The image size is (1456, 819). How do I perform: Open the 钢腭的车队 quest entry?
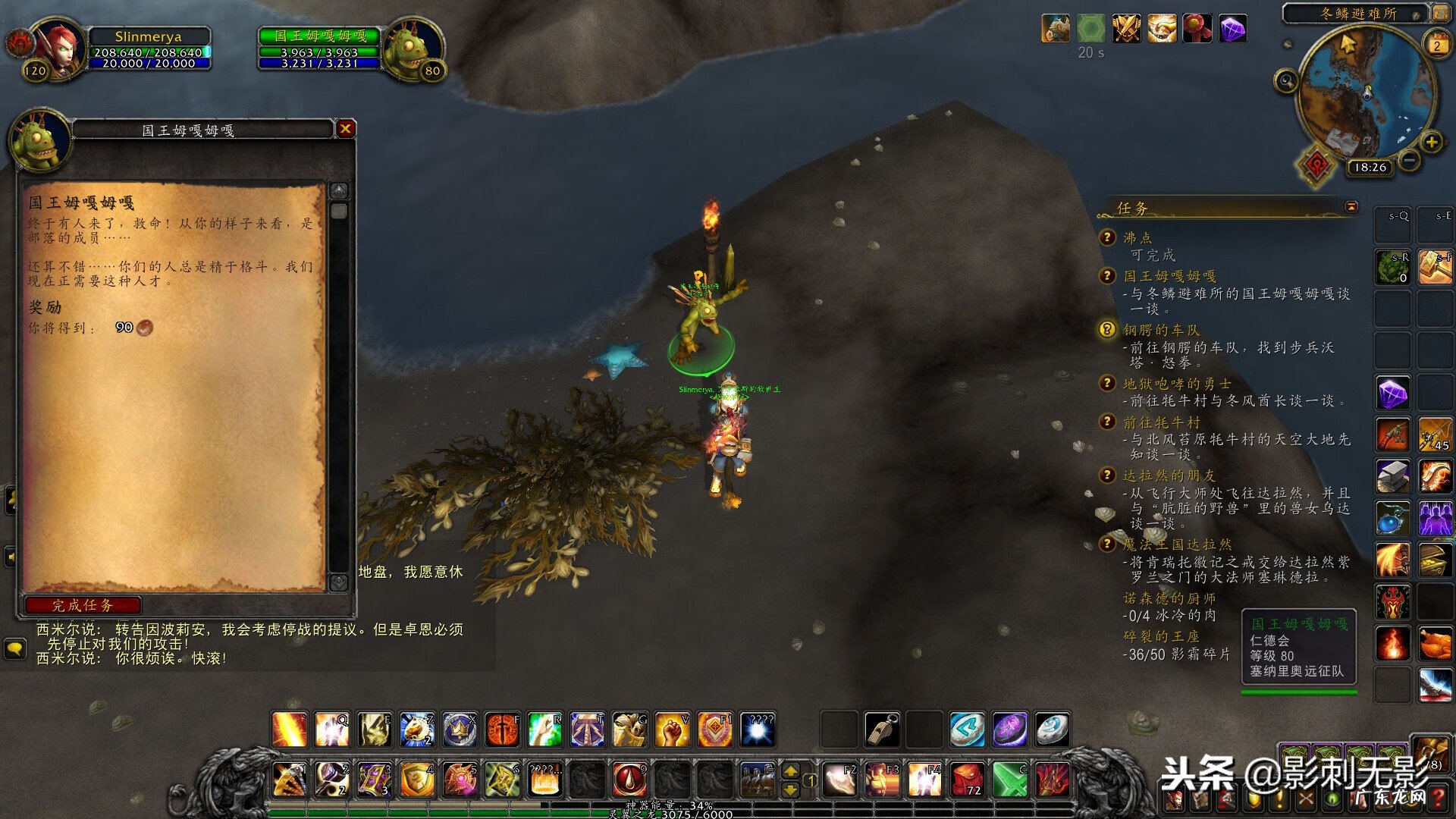pyautogui.click(x=1161, y=330)
